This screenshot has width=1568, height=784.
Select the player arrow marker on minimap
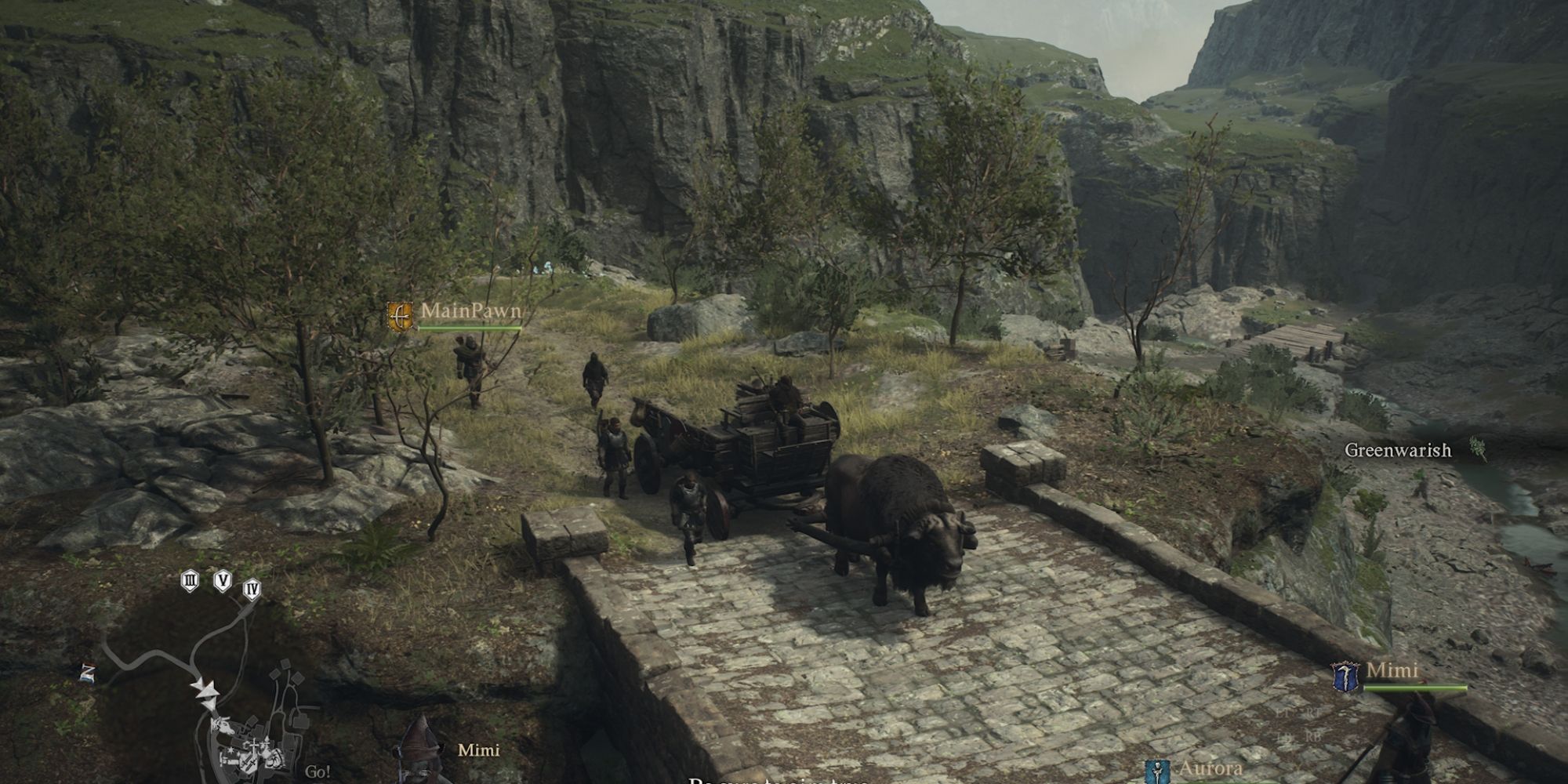207,691
